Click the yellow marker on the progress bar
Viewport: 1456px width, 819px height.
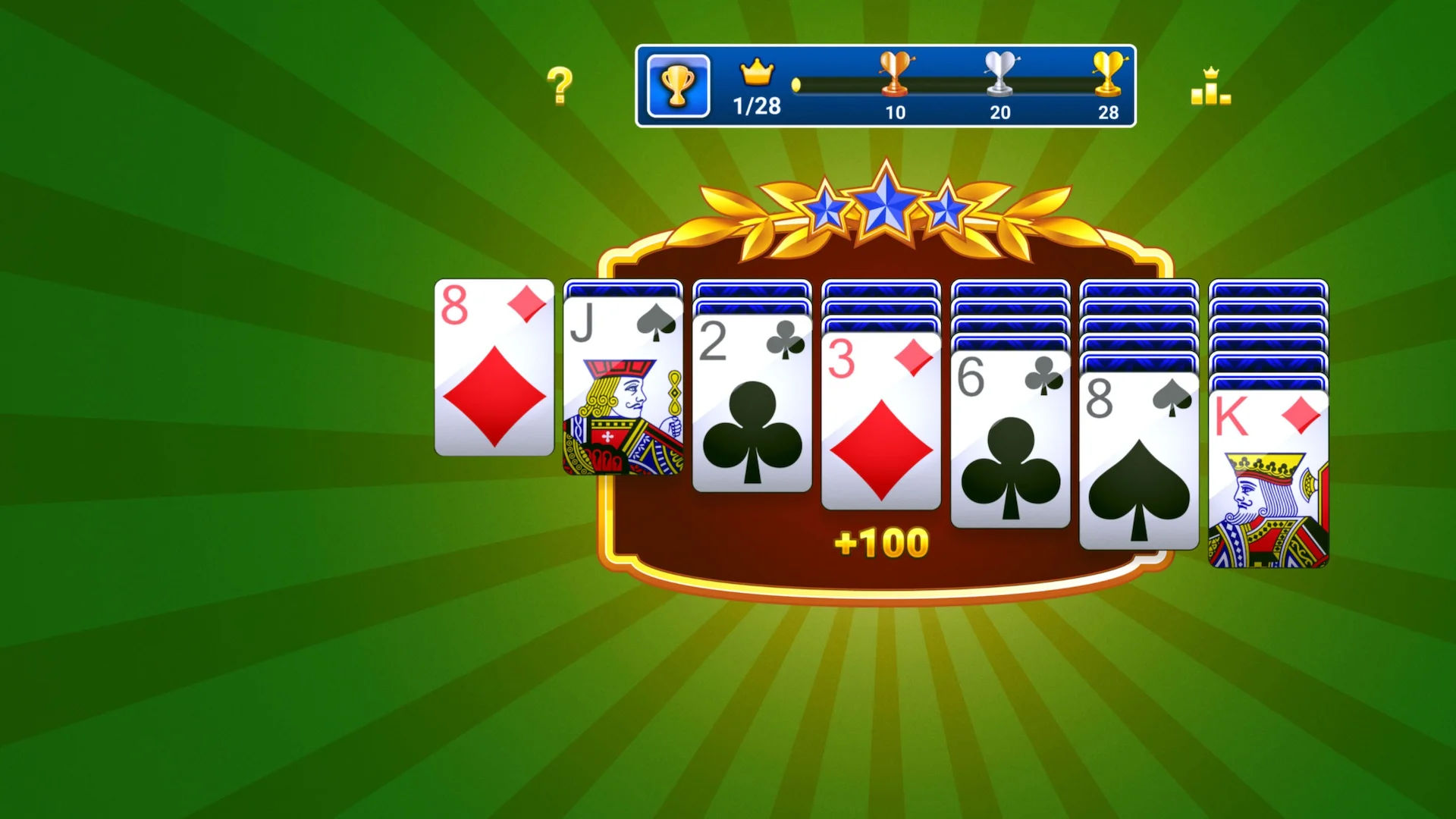pos(796,86)
